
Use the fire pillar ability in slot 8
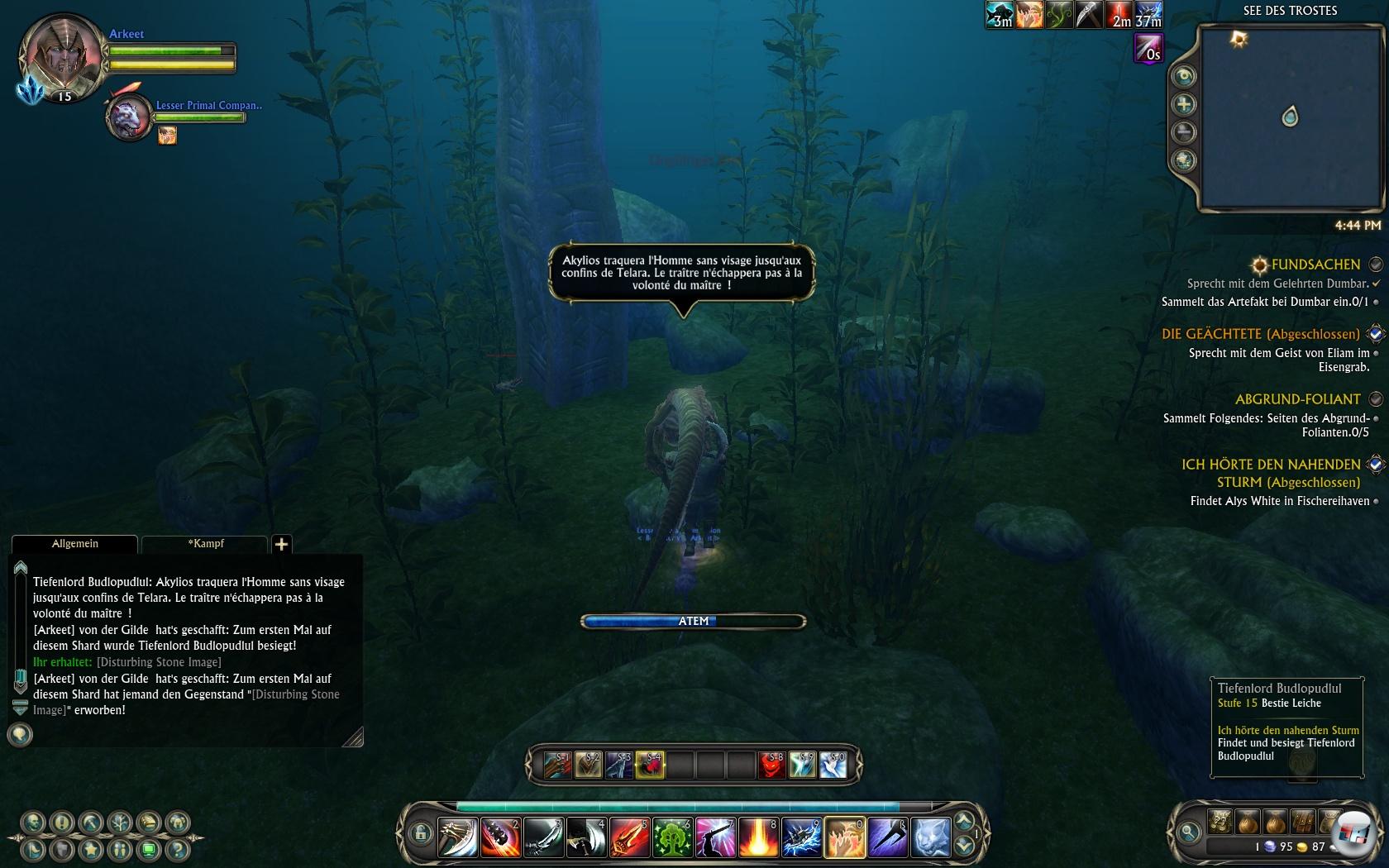(758, 837)
